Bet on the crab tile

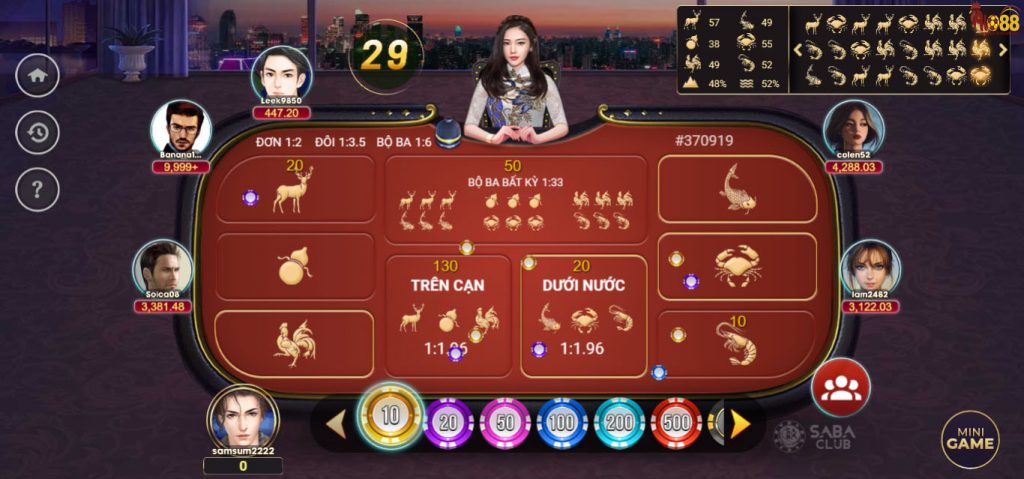[x=737, y=266]
